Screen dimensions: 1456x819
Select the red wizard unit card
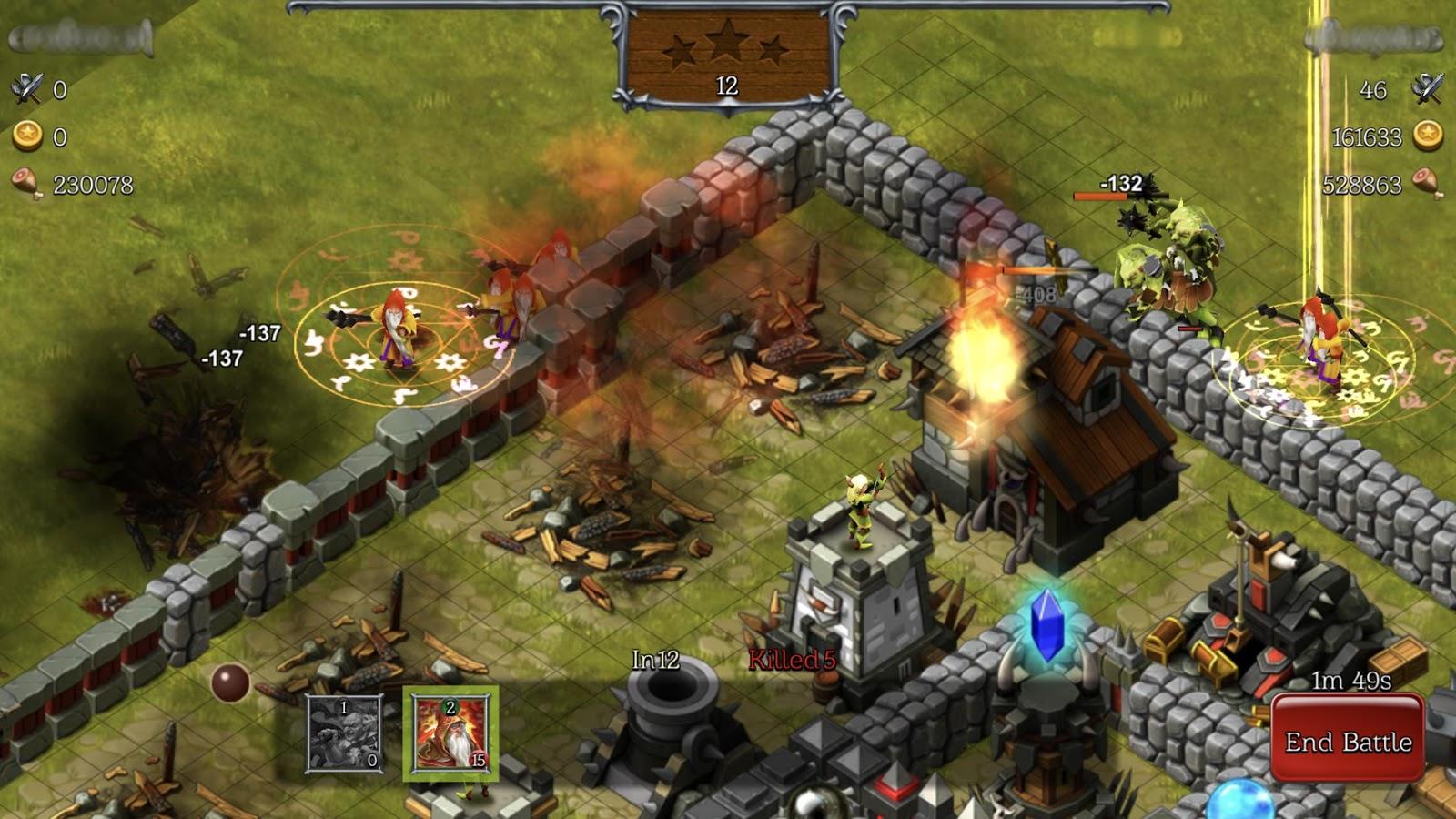tap(450, 733)
